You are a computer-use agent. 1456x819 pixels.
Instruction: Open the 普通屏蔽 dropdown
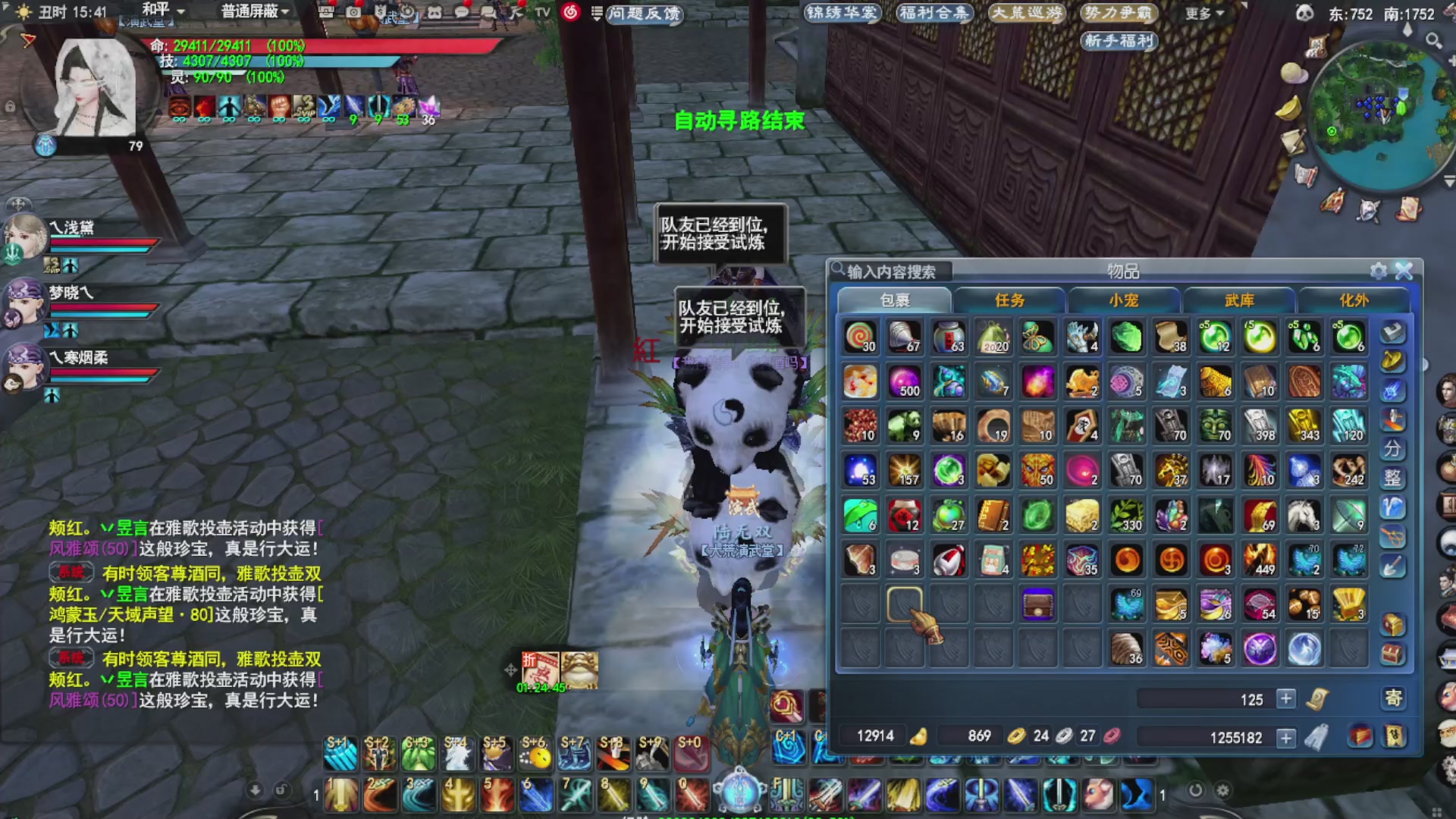click(x=254, y=11)
